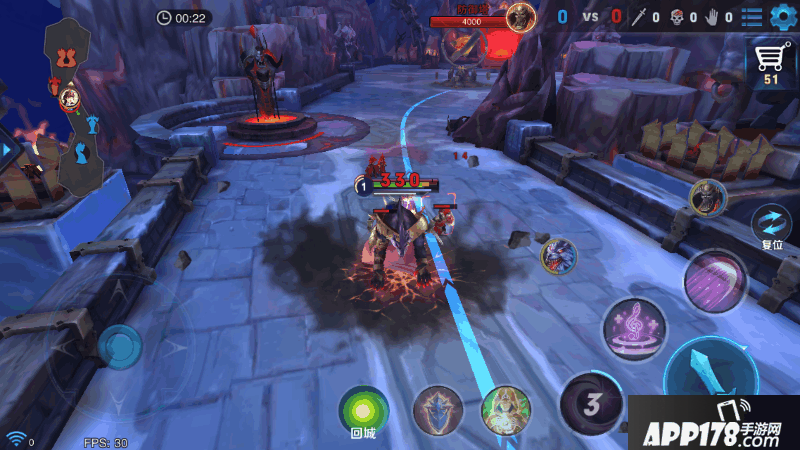This screenshot has width=800, height=450.
Task: Open the shop cart
Action: point(771,62)
